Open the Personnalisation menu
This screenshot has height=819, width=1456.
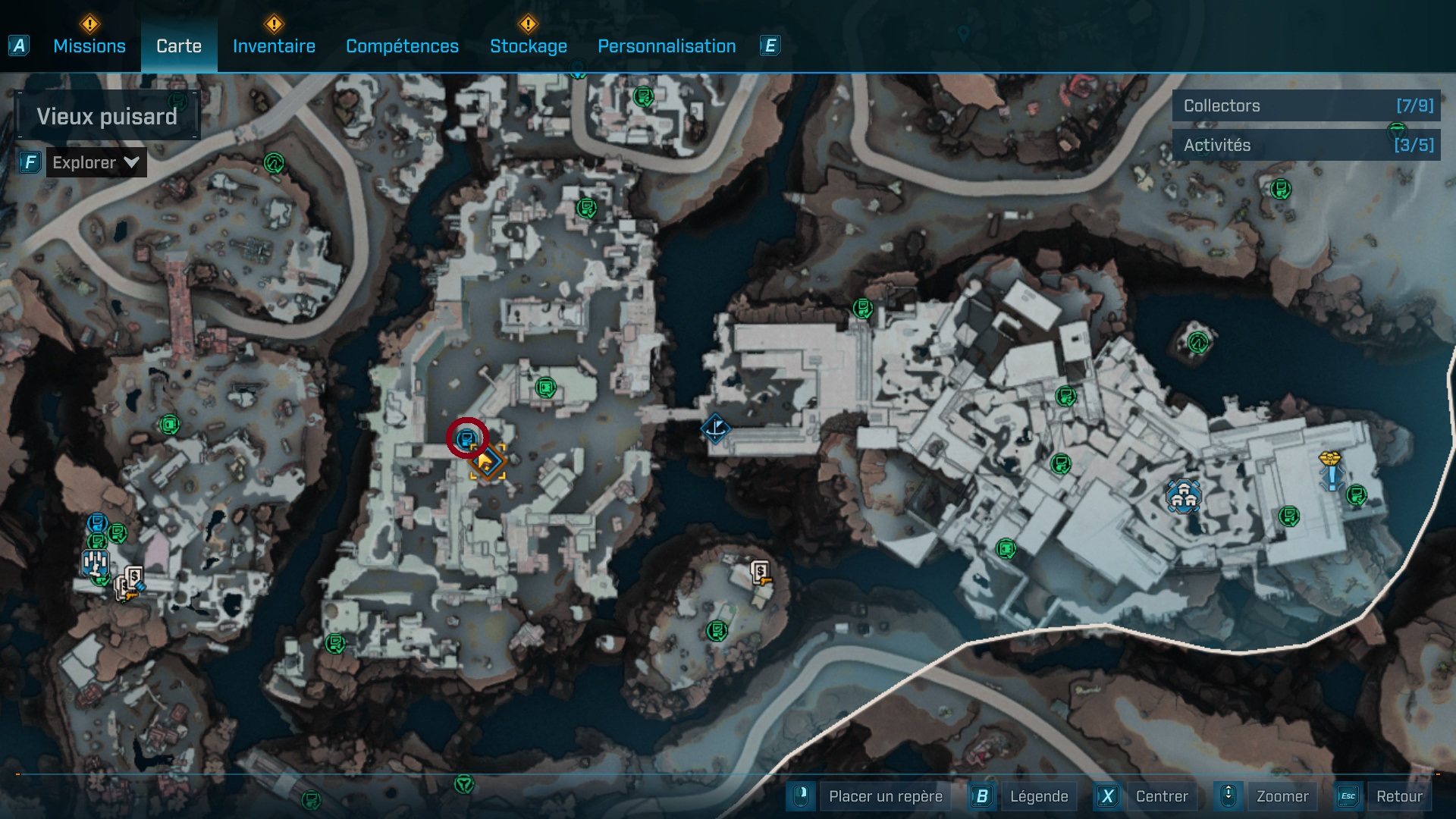coord(667,46)
